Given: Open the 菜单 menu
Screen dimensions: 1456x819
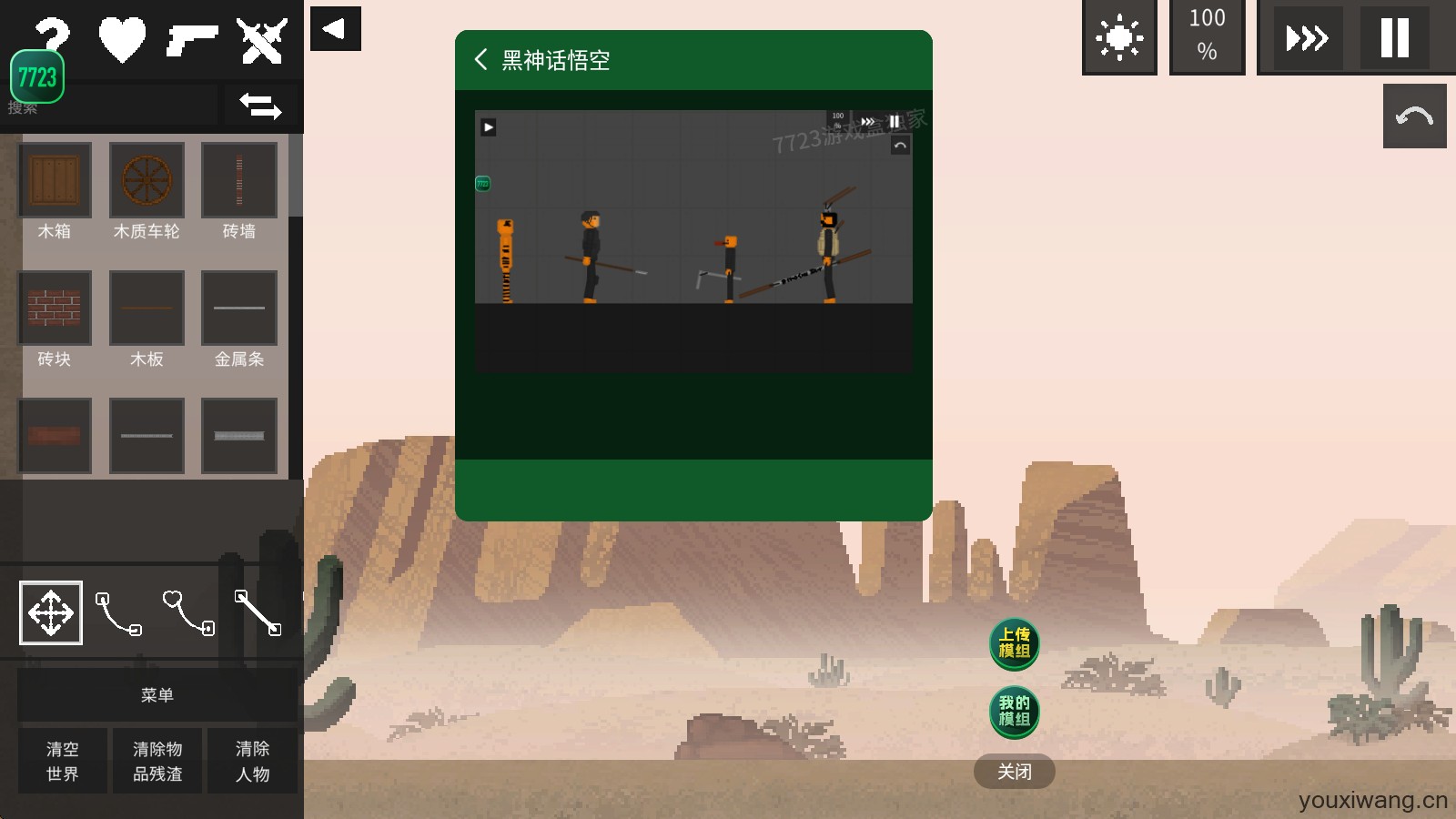Looking at the screenshot, I should [157, 695].
